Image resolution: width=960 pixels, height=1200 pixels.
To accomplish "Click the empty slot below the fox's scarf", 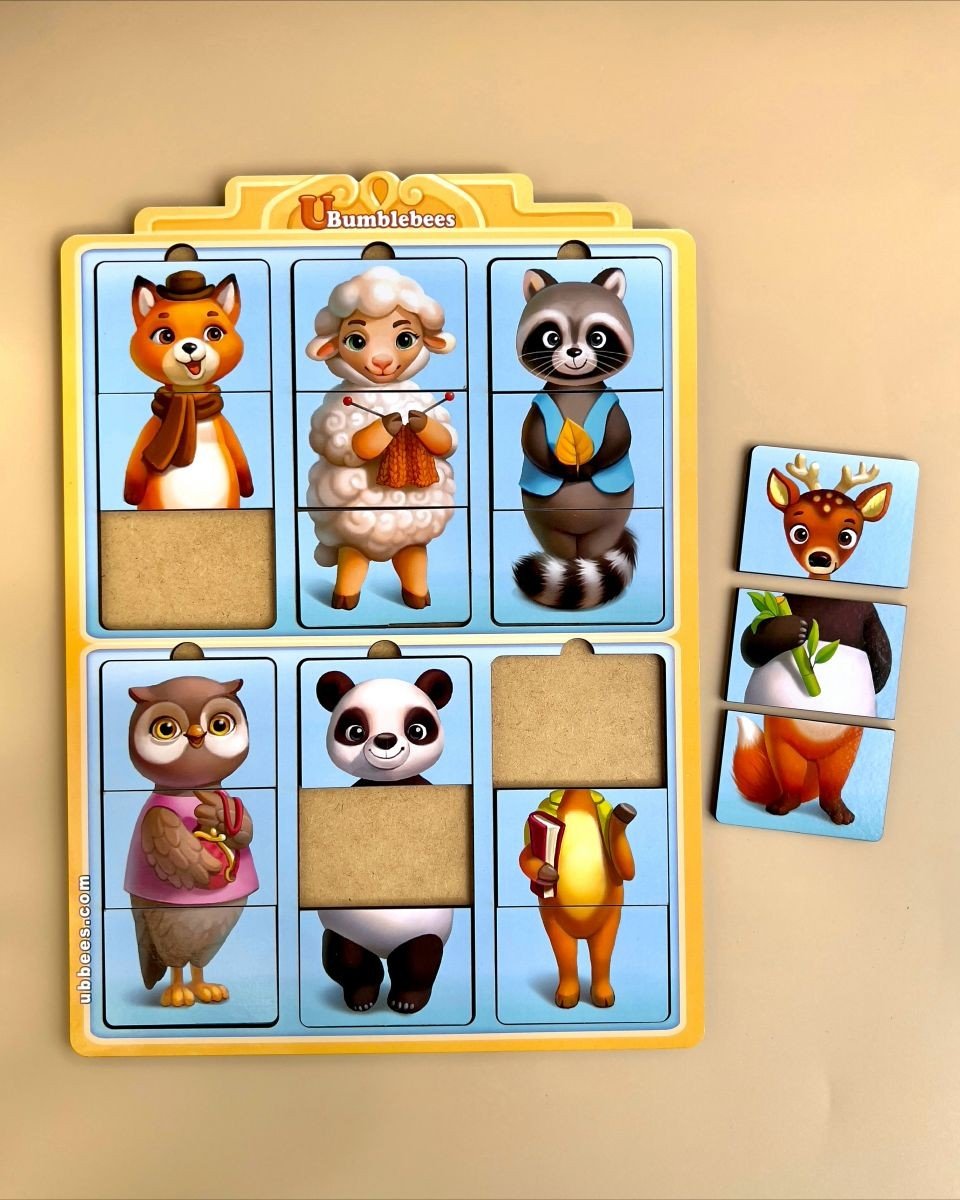I will point(187,569).
